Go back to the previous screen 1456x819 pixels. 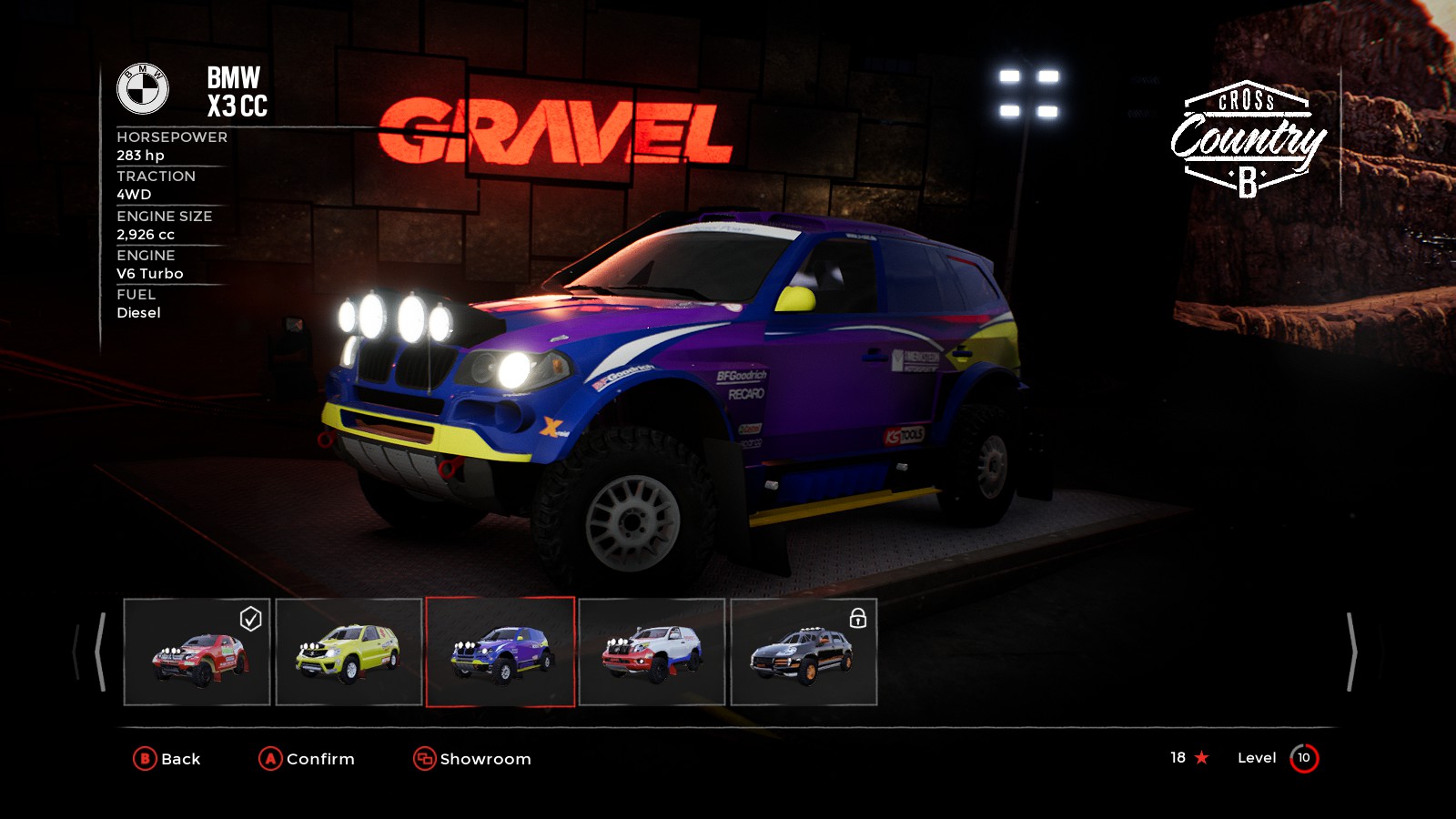point(167,759)
